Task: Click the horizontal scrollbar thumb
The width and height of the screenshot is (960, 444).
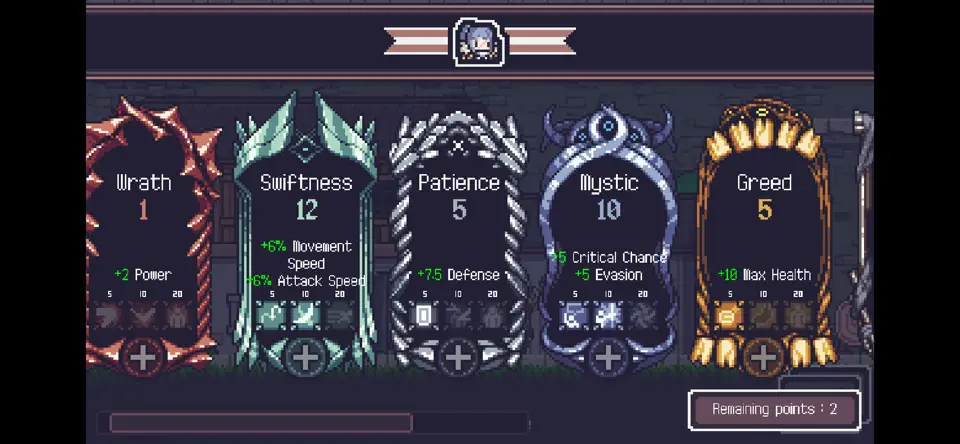Action: (x=260, y=422)
